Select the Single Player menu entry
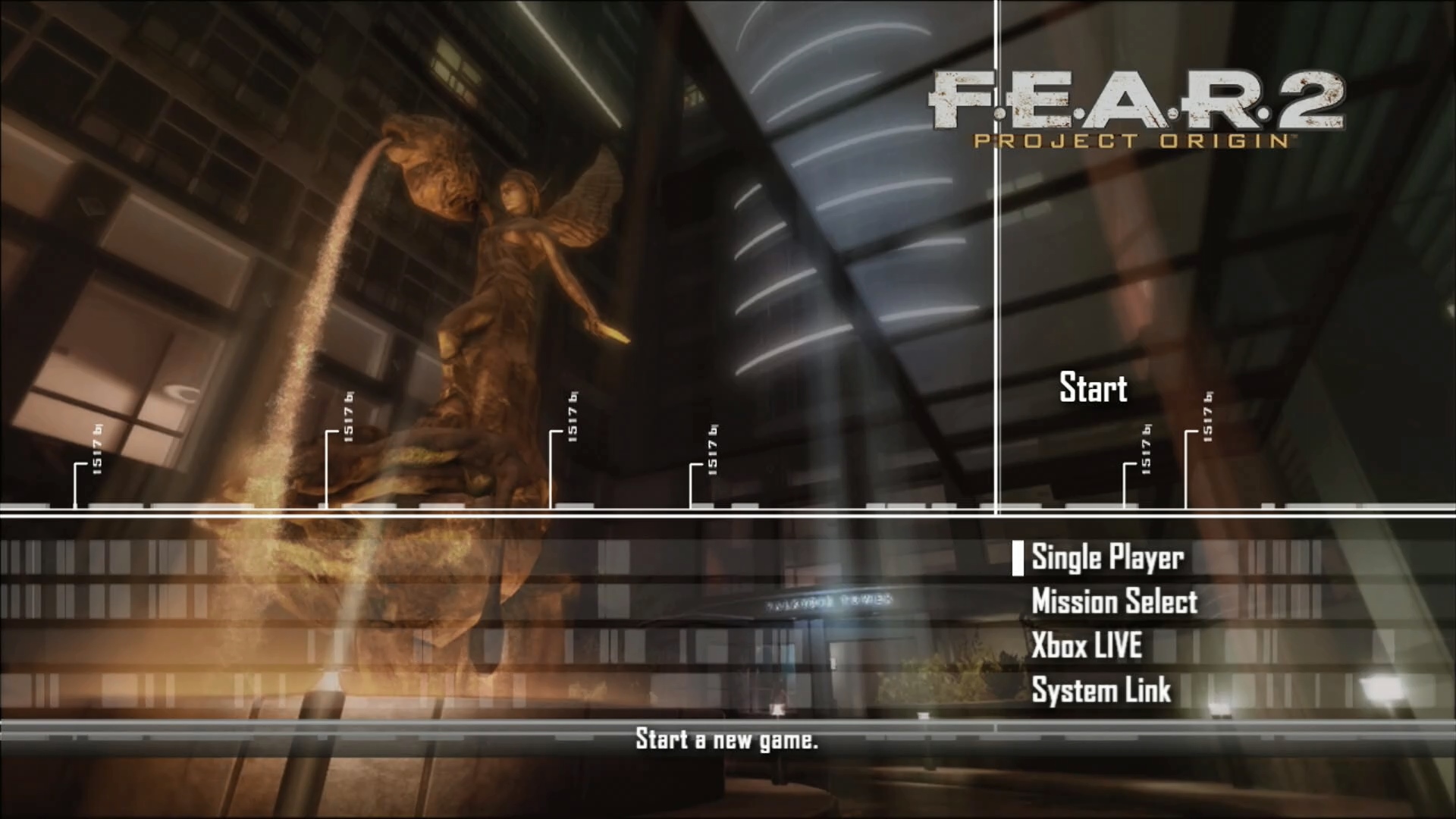1456x819 pixels. coord(1107,558)
